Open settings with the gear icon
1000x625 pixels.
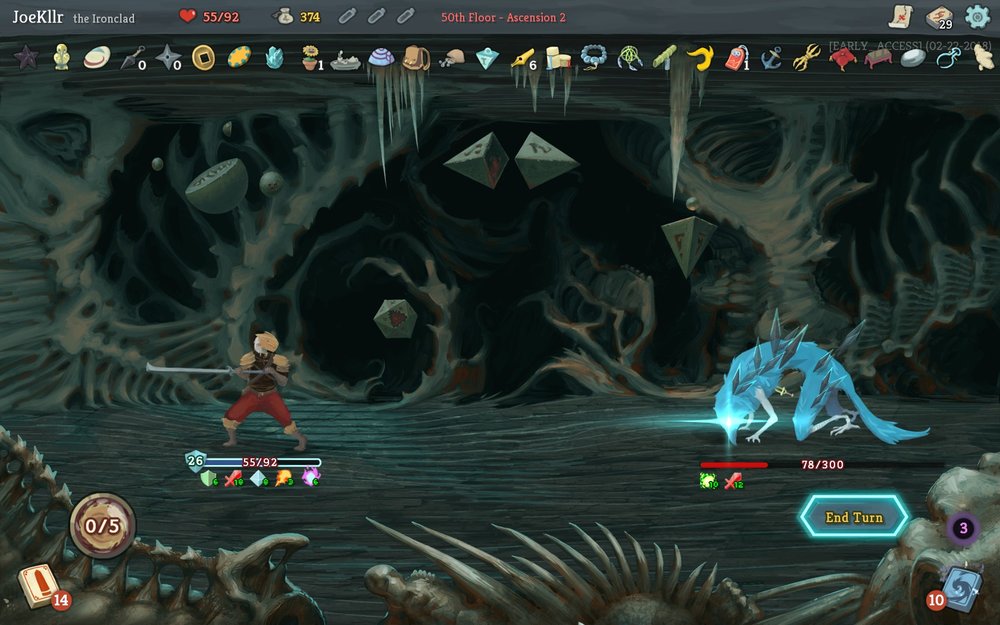coord(977,17)
